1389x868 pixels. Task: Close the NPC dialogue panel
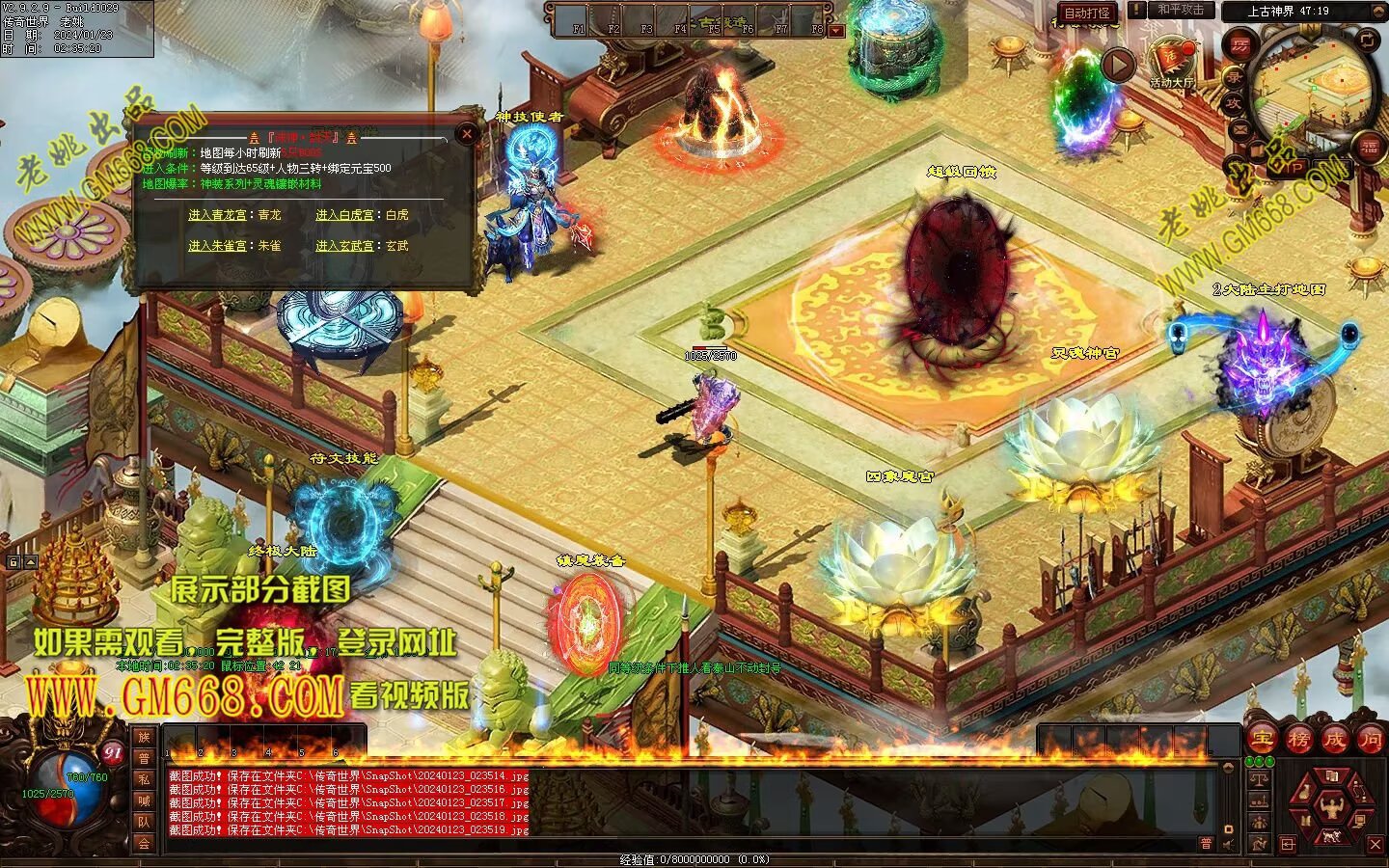tap(467, 135)
